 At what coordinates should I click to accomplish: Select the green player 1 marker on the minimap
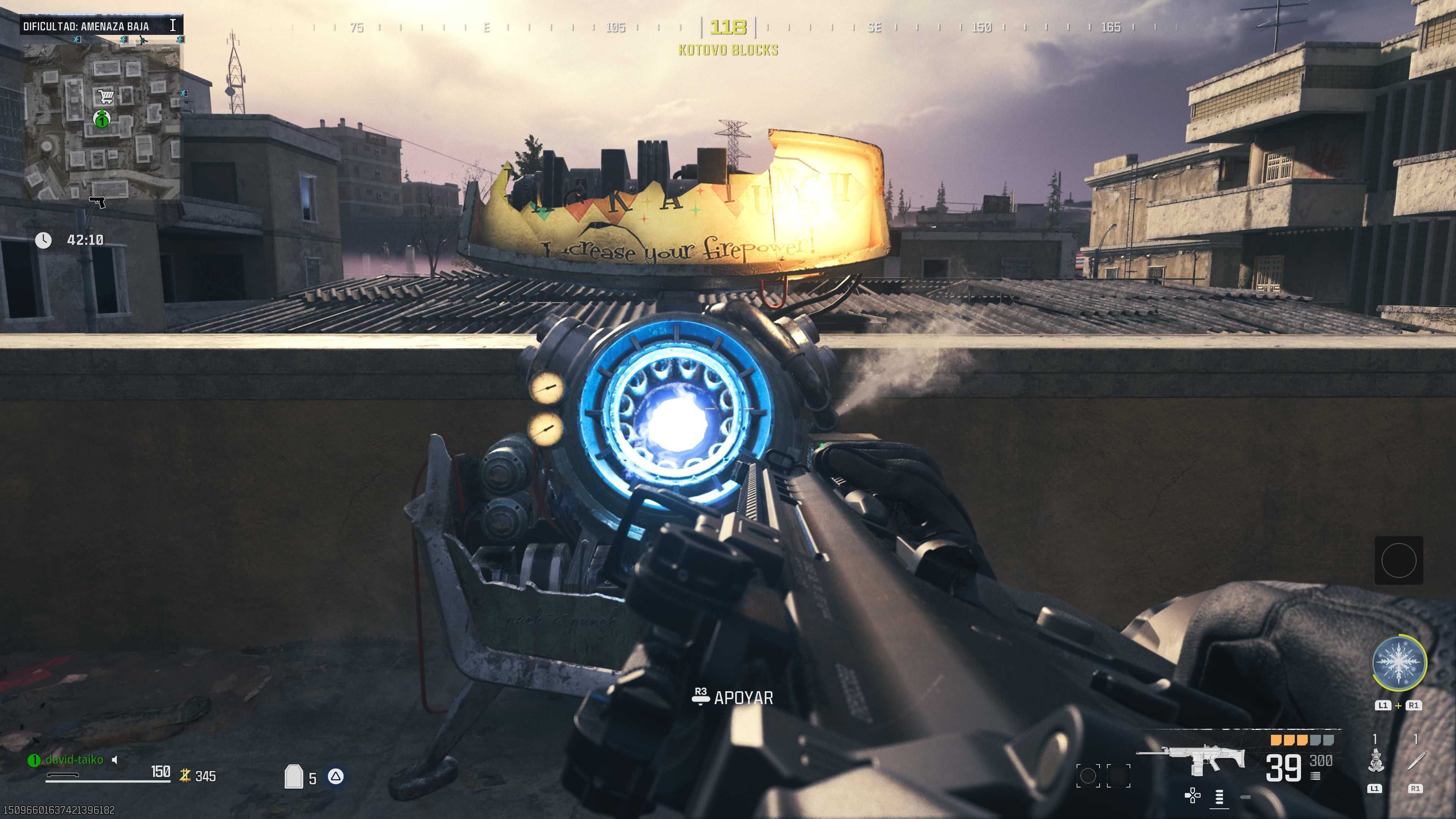[102, 121]
